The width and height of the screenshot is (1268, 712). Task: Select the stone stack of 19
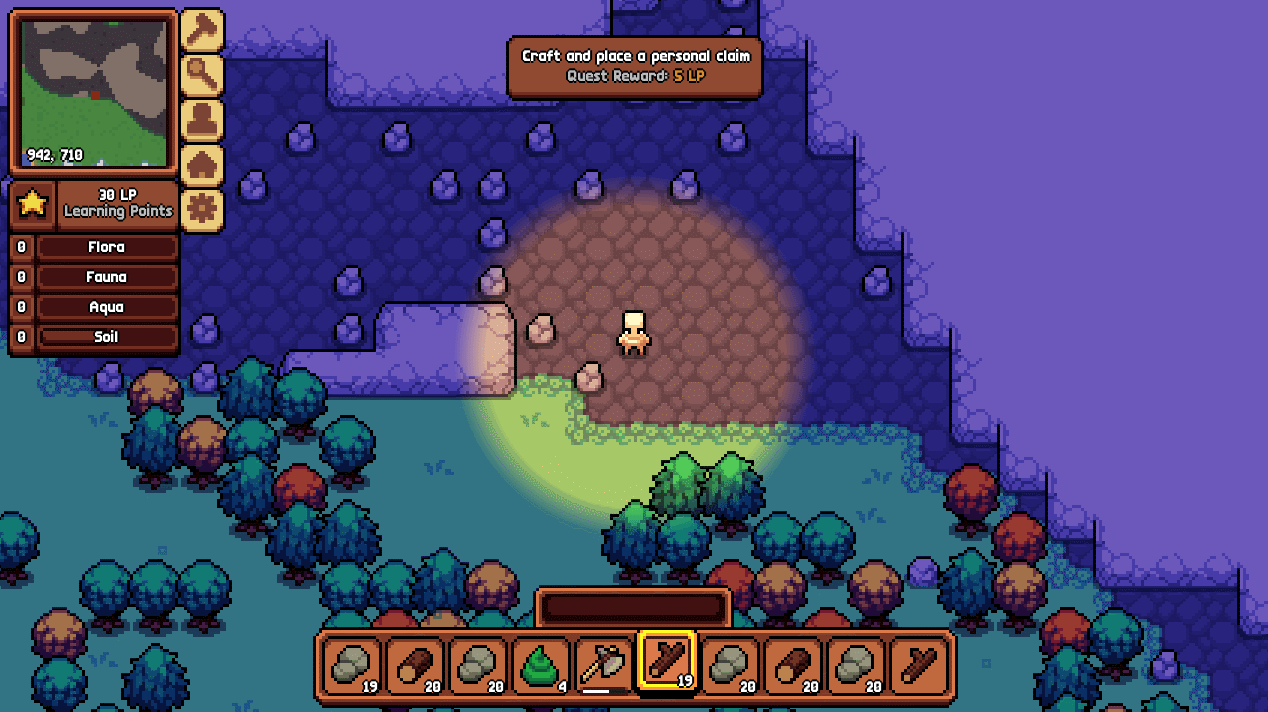[352, 664]
